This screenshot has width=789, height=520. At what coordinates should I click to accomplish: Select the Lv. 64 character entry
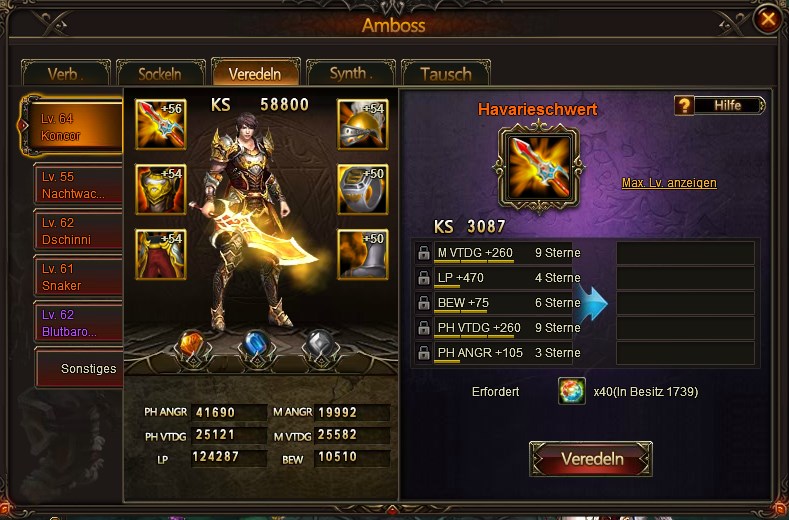tap(74, 127)
